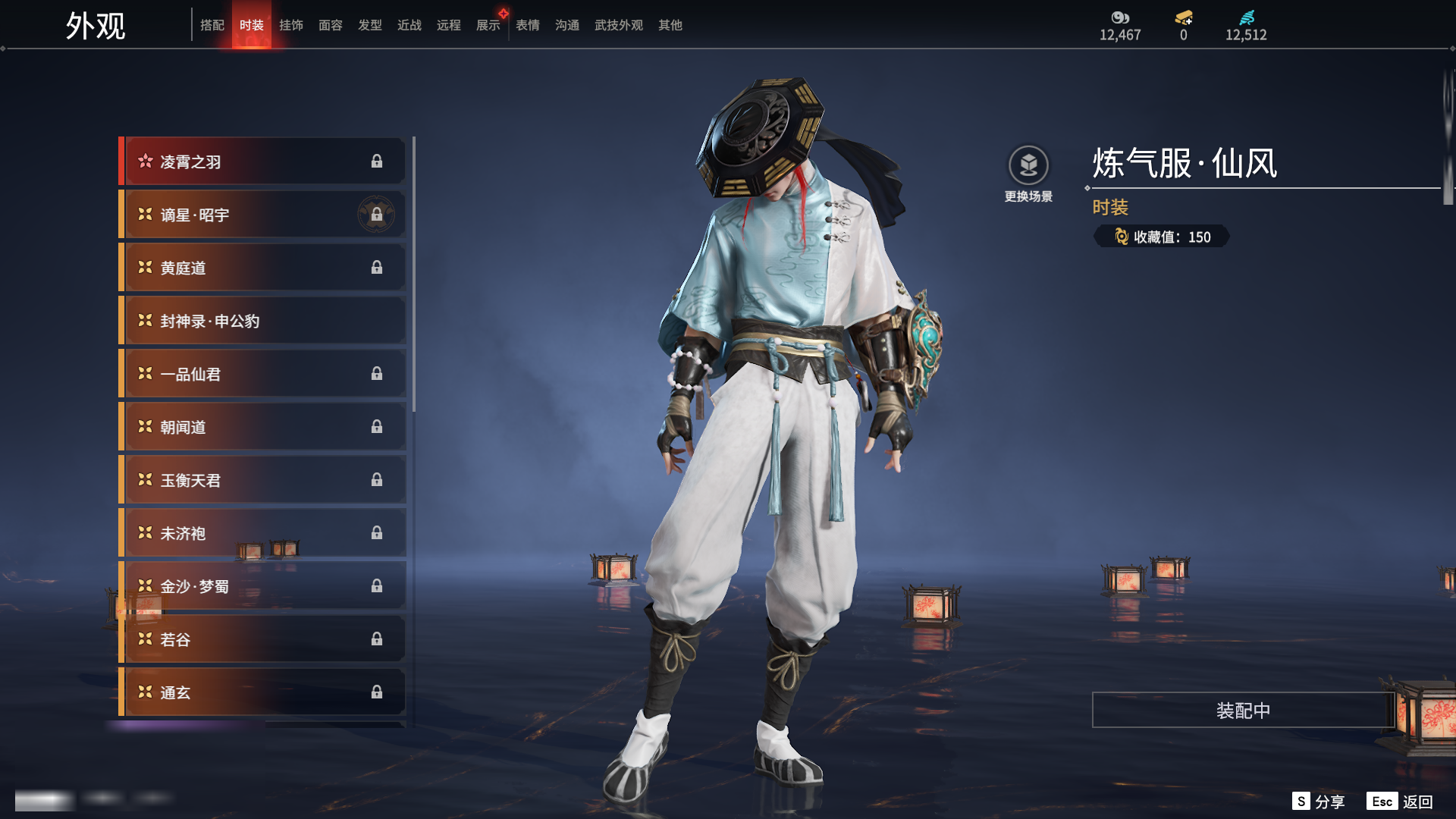This screenshot has height=819, width=1456.
Task: Select the 黄庭道 outfit
Action: [x=262, y=268]
